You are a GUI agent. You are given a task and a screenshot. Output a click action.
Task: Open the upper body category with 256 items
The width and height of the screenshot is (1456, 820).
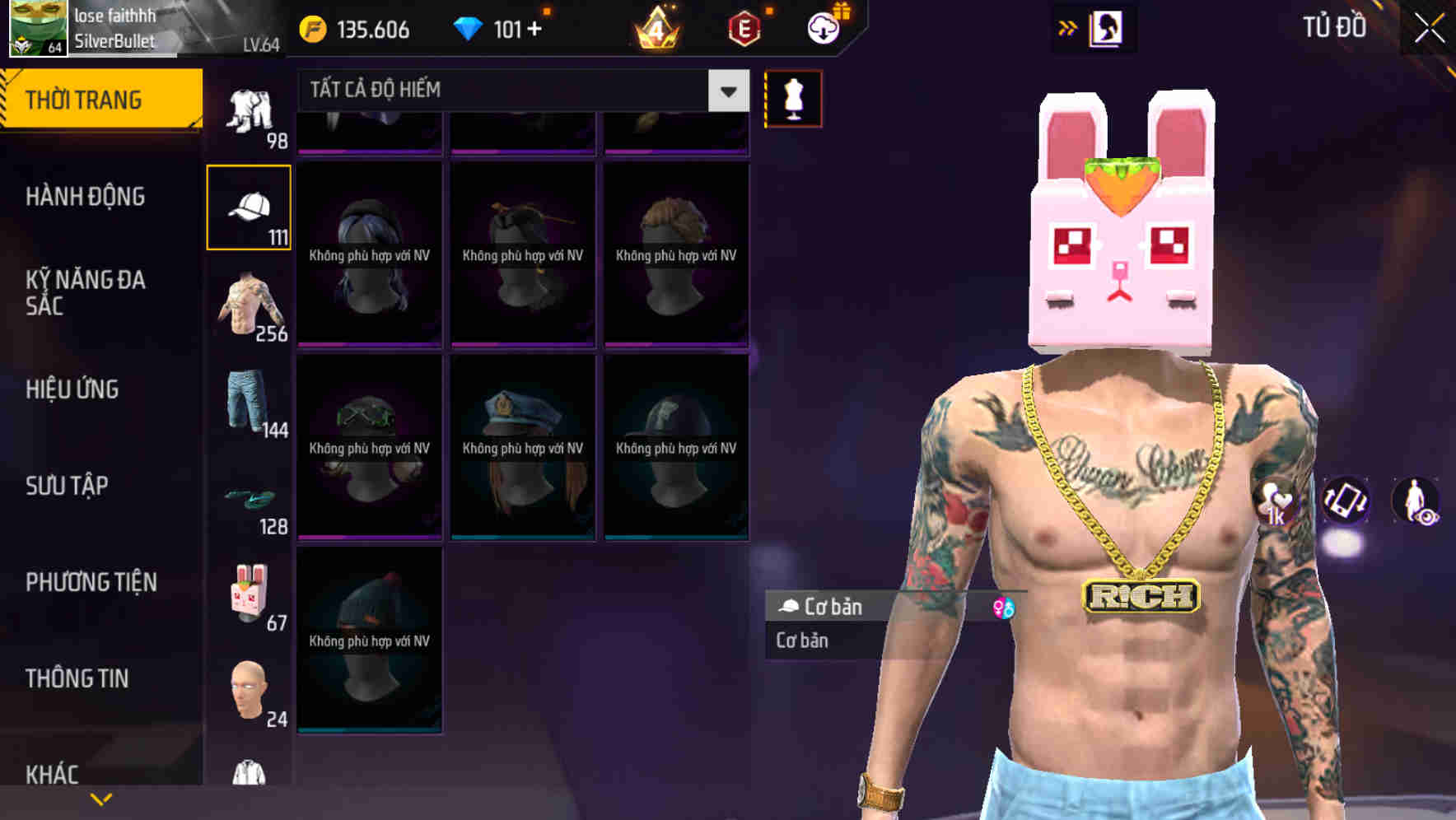click(250, 309)
